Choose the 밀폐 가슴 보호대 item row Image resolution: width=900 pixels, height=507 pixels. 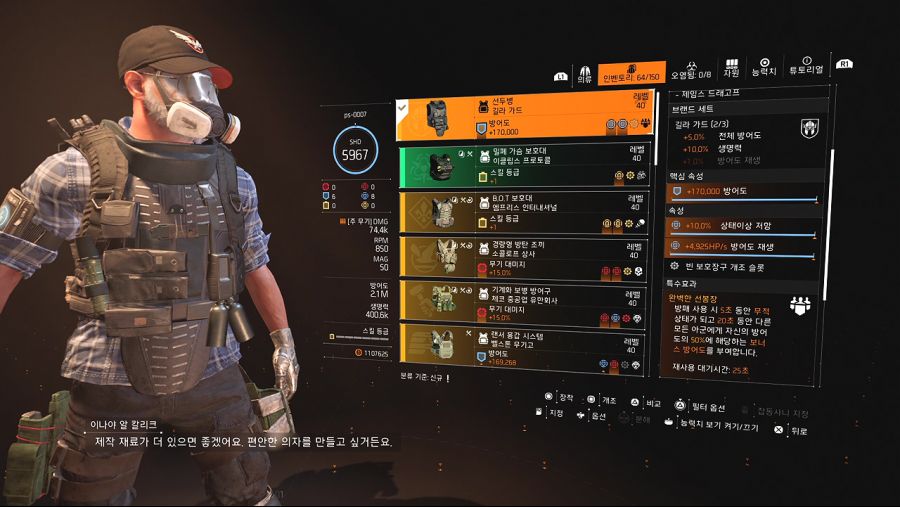[x=525, y=165]
